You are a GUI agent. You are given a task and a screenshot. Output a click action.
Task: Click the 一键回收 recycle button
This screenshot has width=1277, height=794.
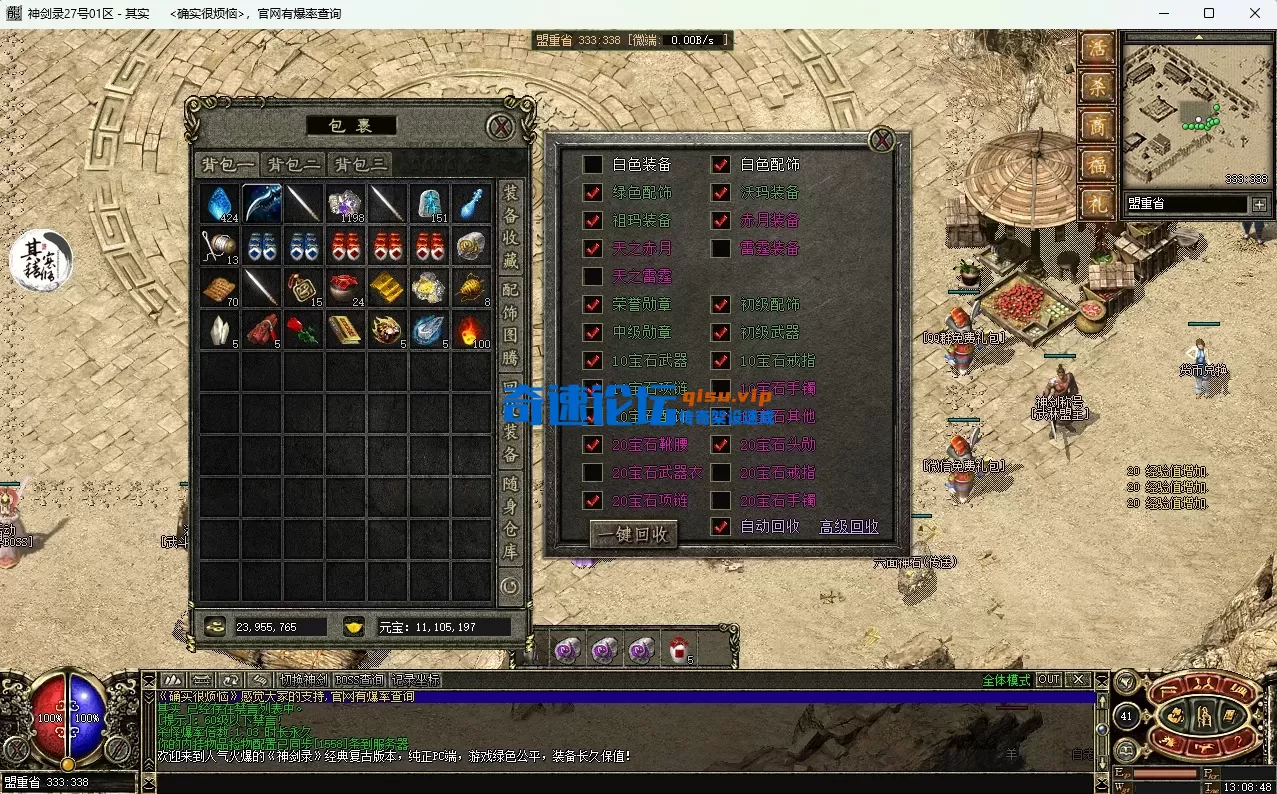633,534
